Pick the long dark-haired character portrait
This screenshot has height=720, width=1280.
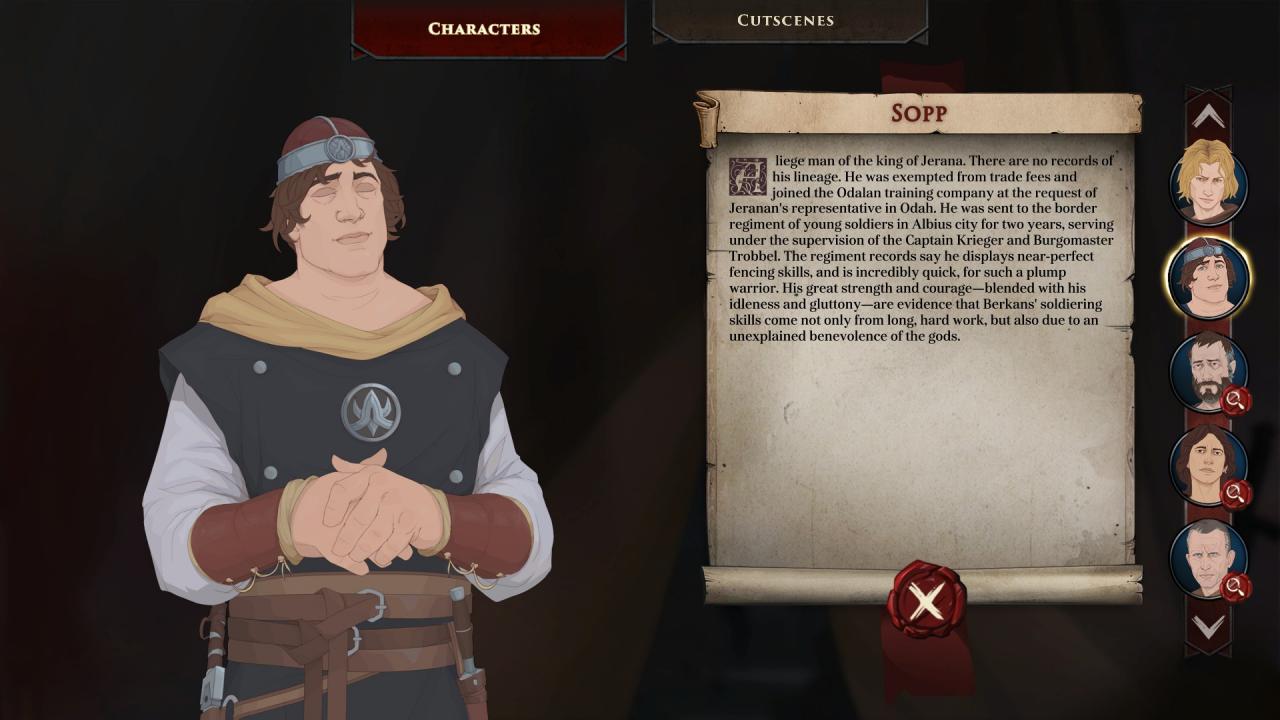pos(1208,464)
